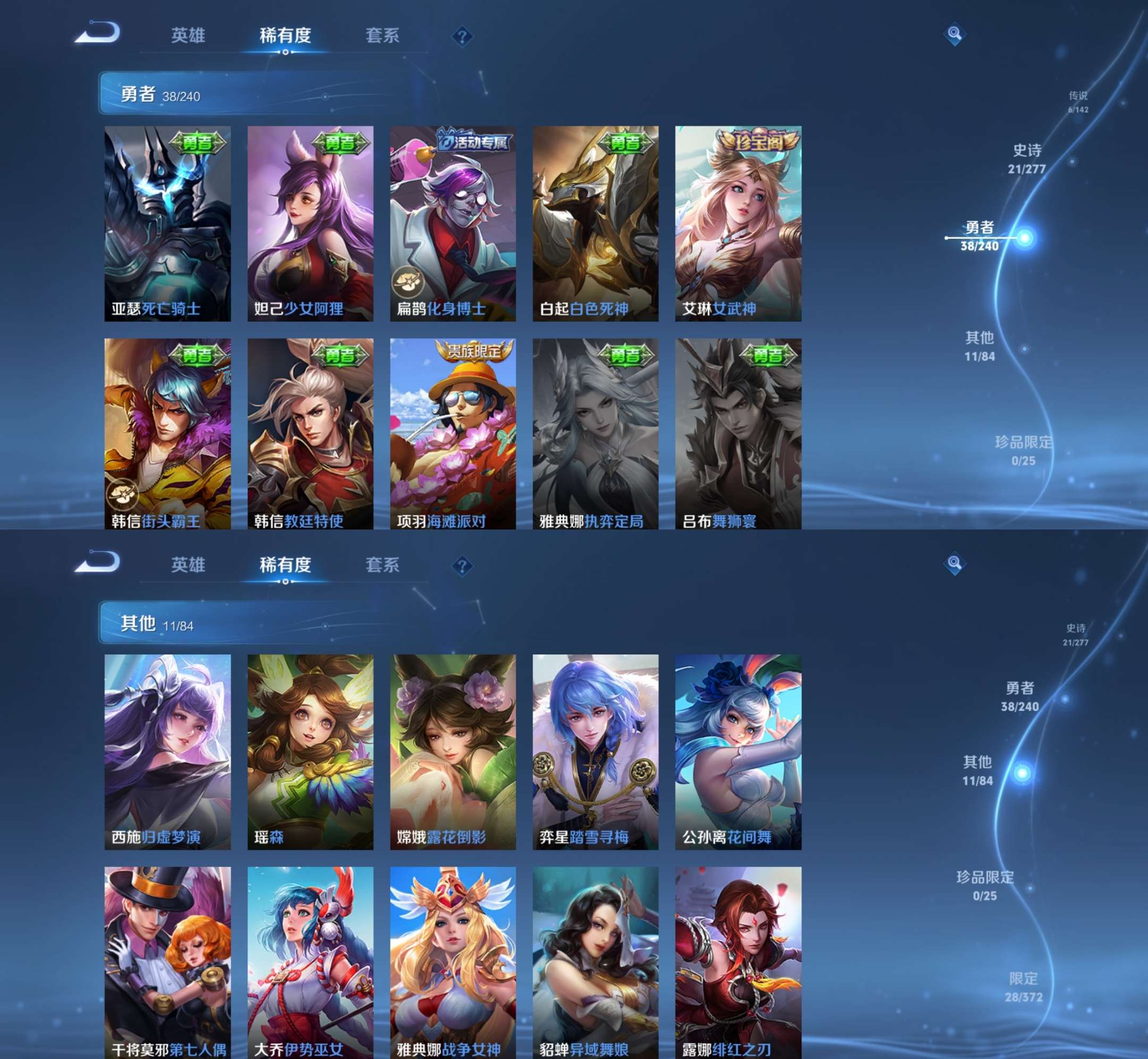This screenshot has height=1059, width=1148.
Task: Choose the 干将莫邪 第七人偶 skin card
Action: 167,963
